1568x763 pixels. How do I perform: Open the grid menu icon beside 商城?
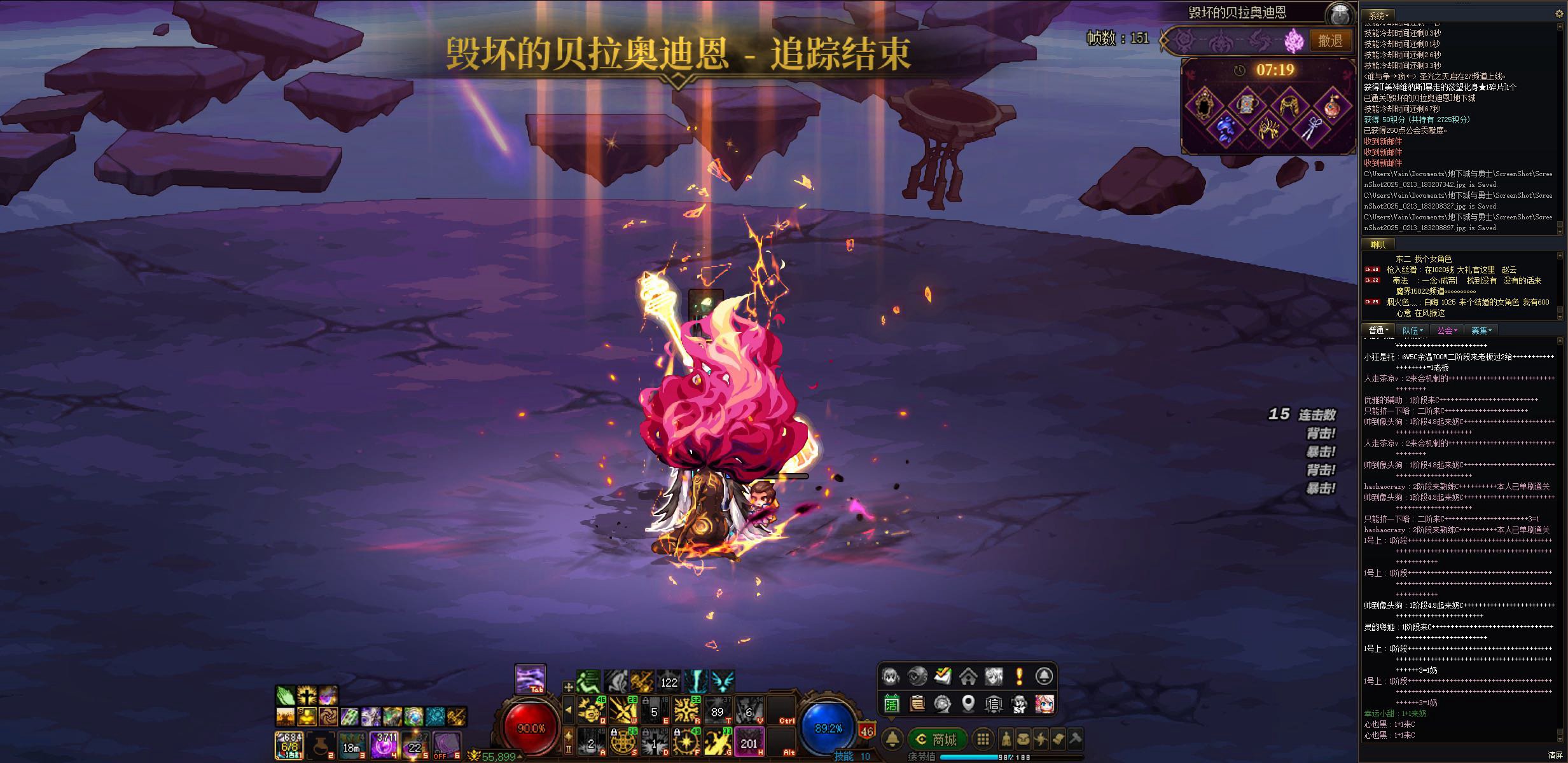(984, 740)
